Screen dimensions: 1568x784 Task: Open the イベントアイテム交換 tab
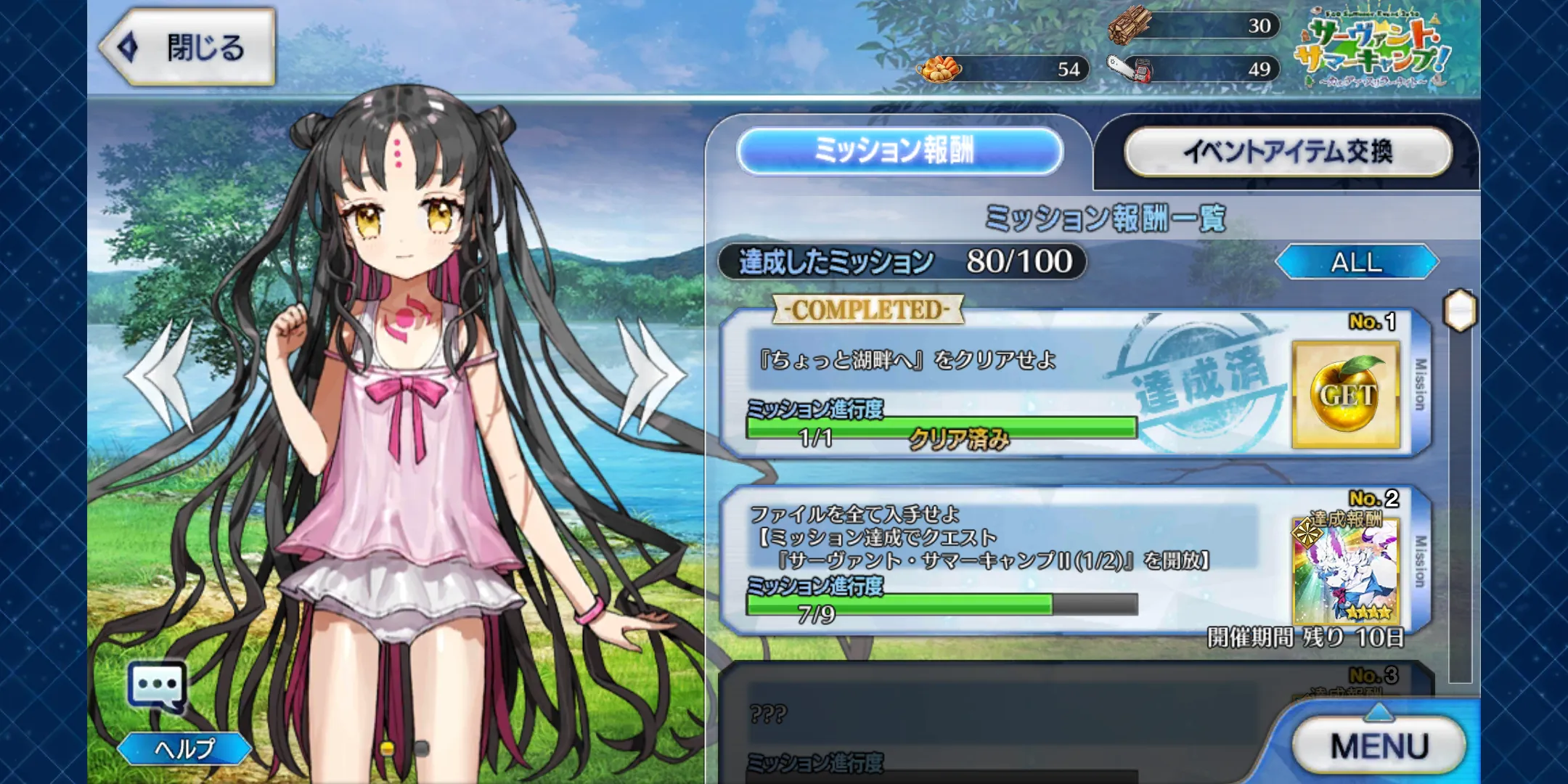[1288, 151]
